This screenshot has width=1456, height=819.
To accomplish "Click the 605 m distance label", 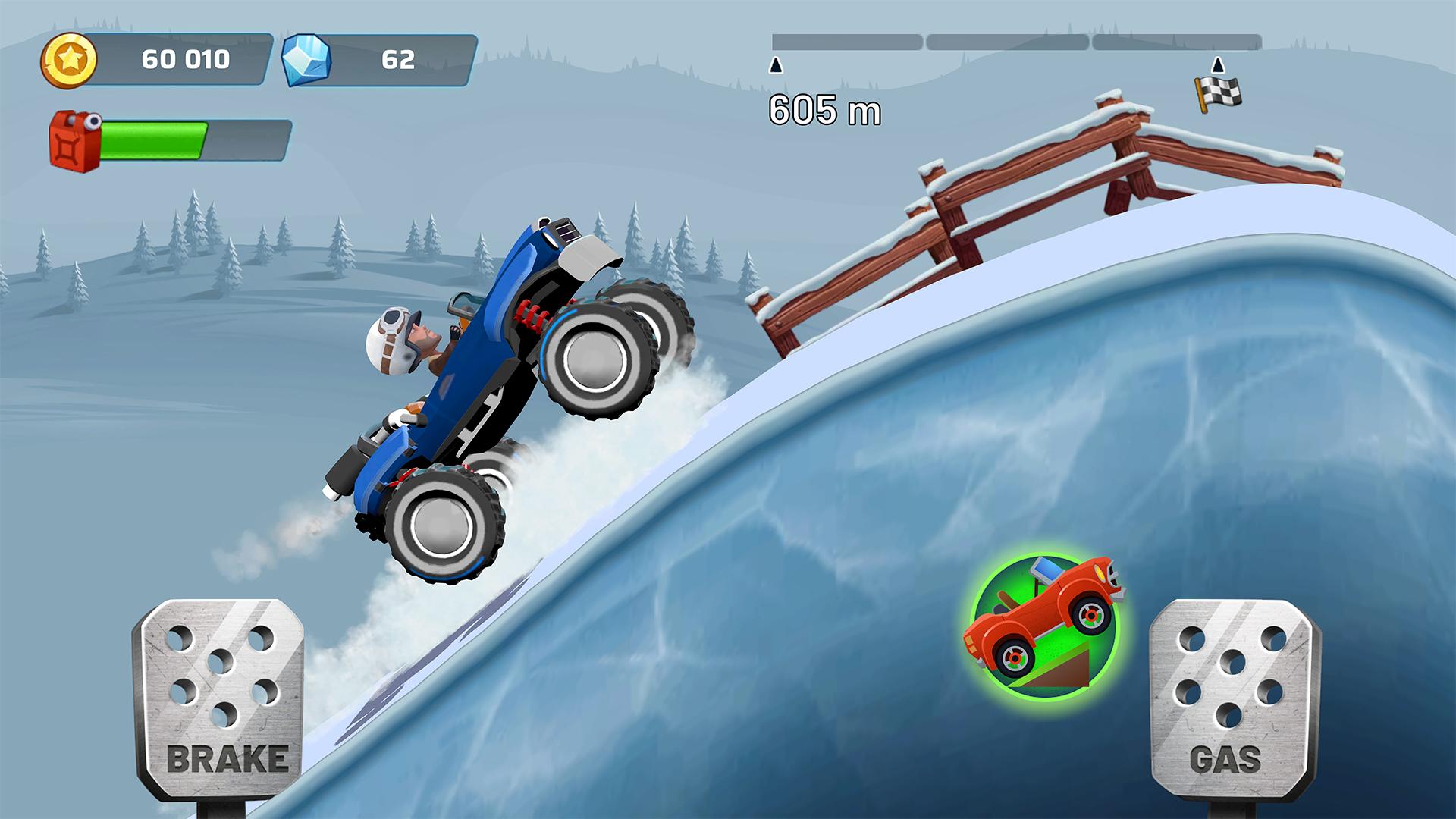I will coord(824,111).
